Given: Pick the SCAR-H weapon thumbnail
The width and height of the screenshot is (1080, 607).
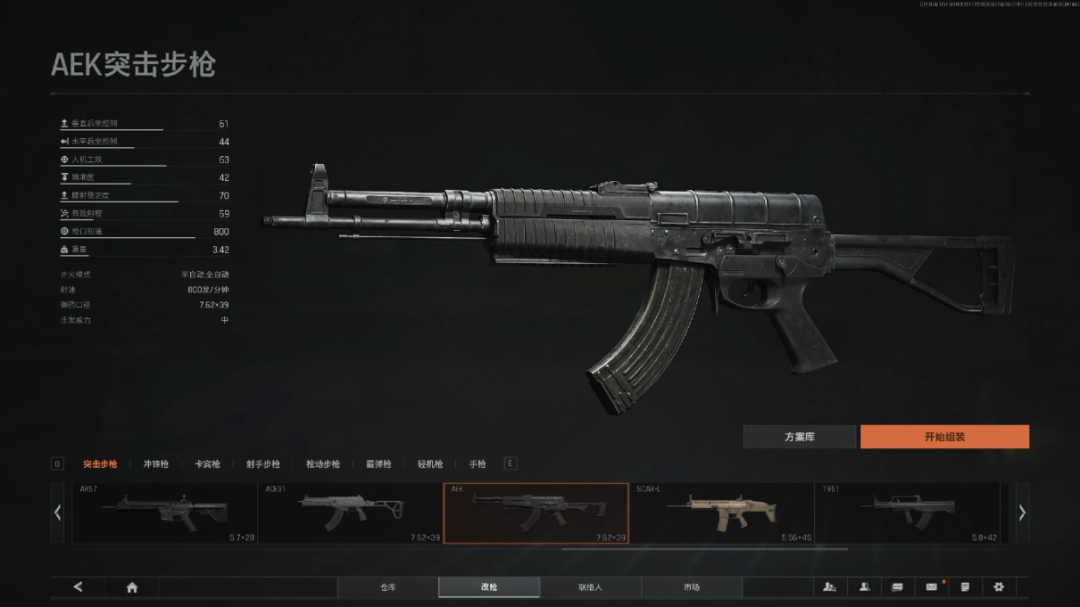Looking at the screenshot, I should point(721,513).
